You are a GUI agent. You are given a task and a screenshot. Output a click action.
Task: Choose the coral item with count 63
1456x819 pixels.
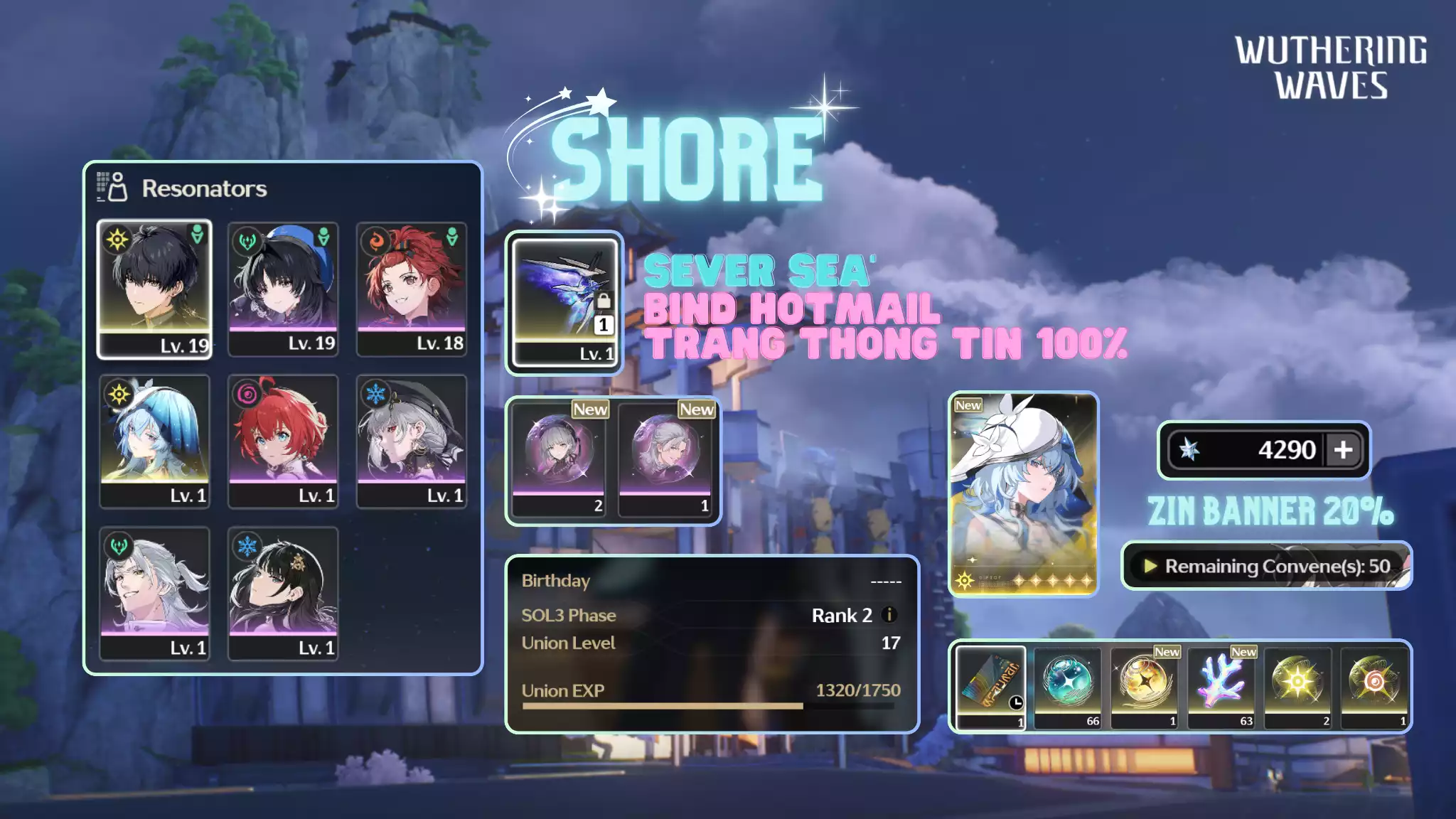click(1221, 687)
